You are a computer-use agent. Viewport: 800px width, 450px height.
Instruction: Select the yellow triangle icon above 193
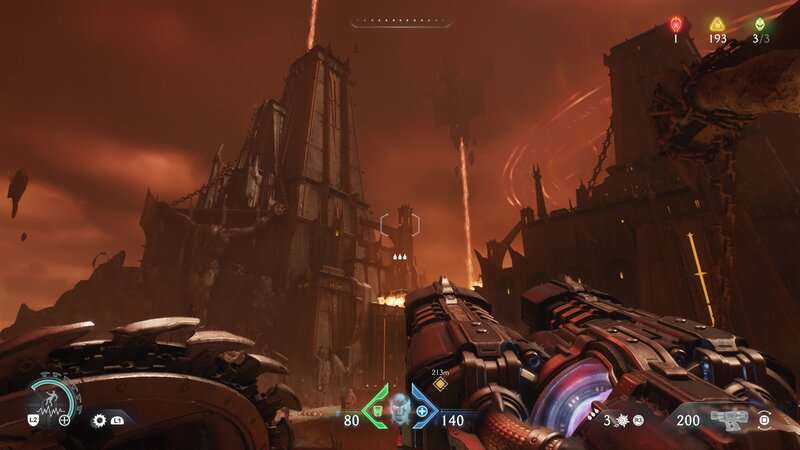717,25
